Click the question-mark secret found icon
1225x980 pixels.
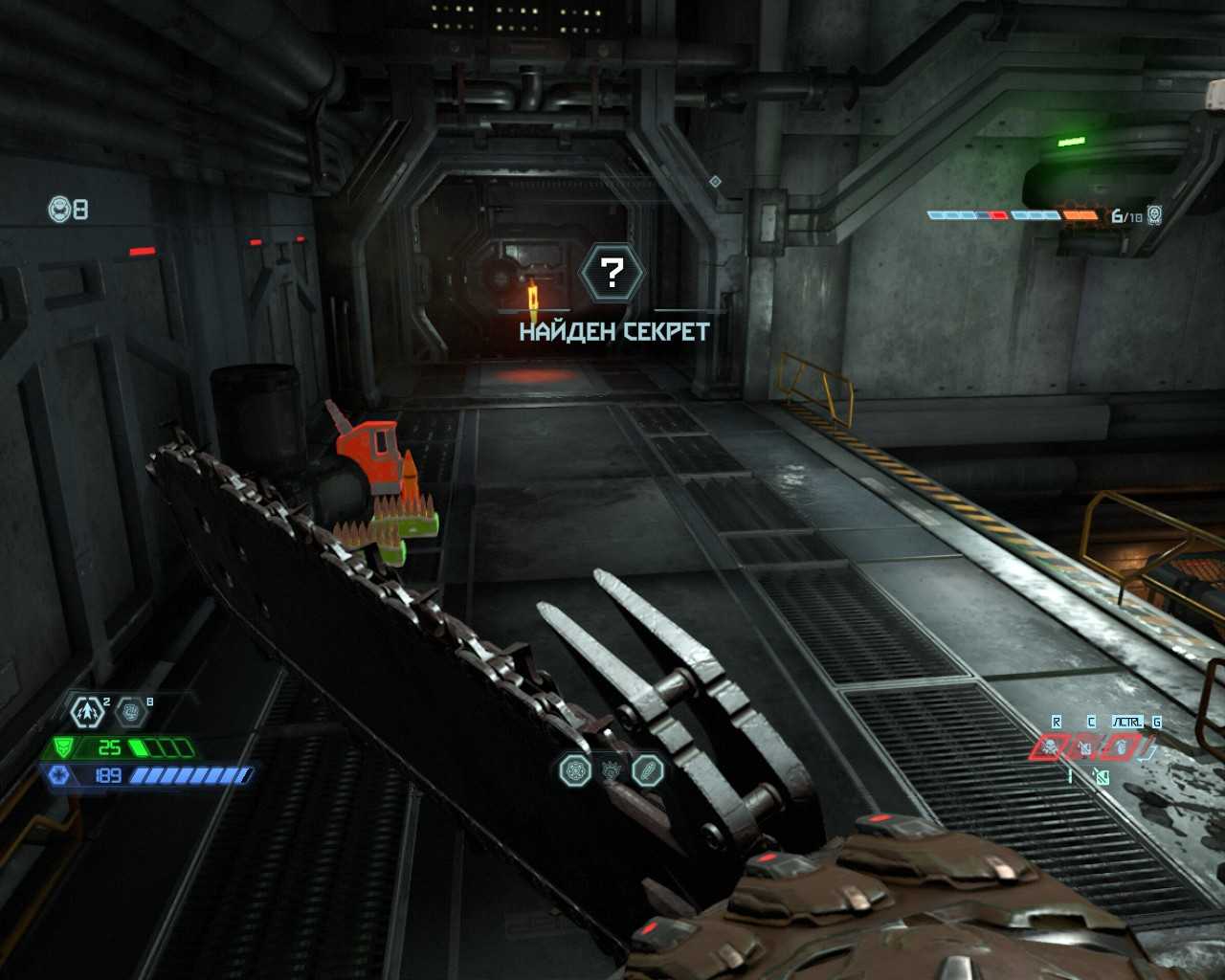(x=612, y=274)
